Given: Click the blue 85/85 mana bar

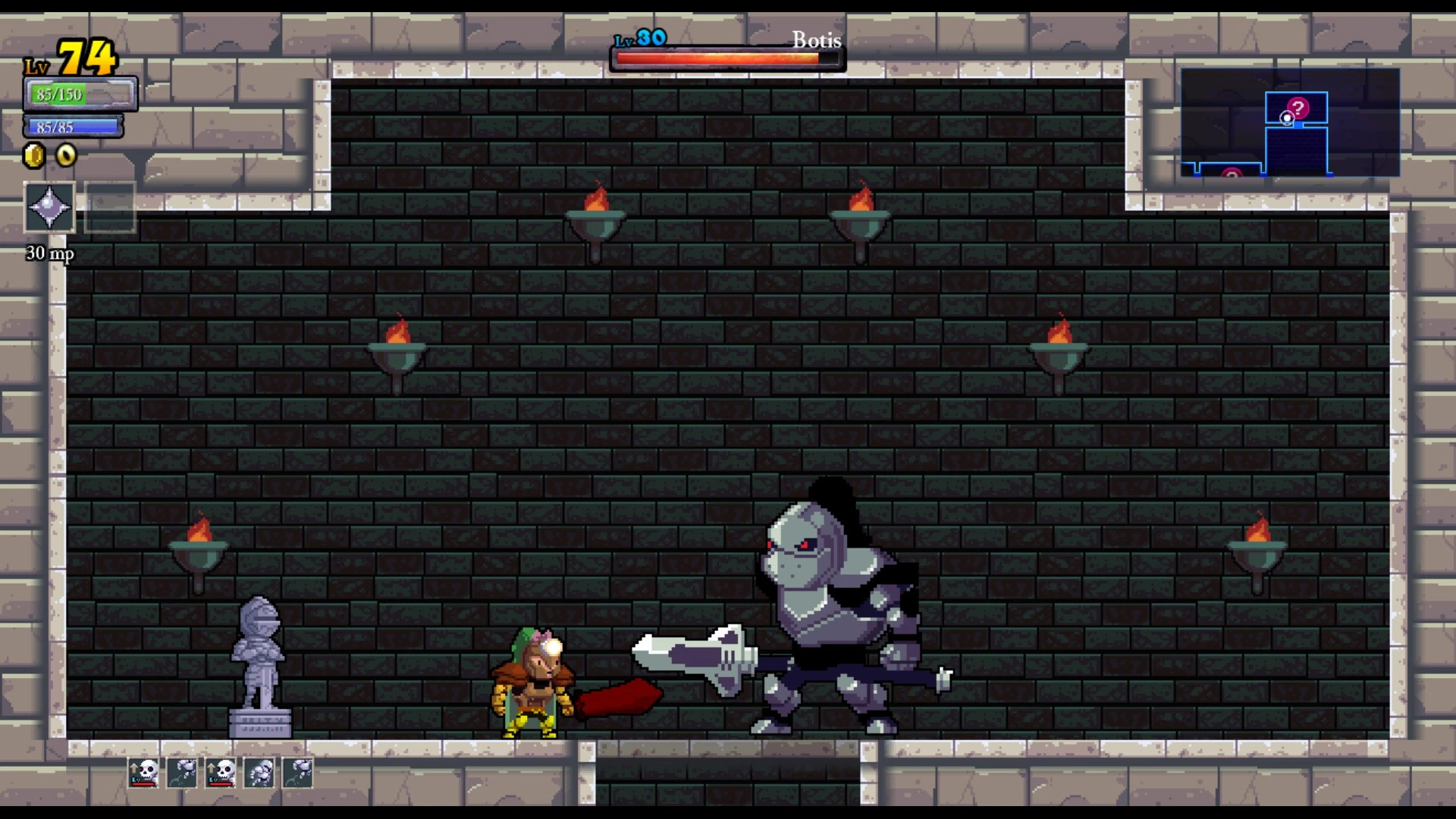Looking at the screenshot, I should [73, 126].
